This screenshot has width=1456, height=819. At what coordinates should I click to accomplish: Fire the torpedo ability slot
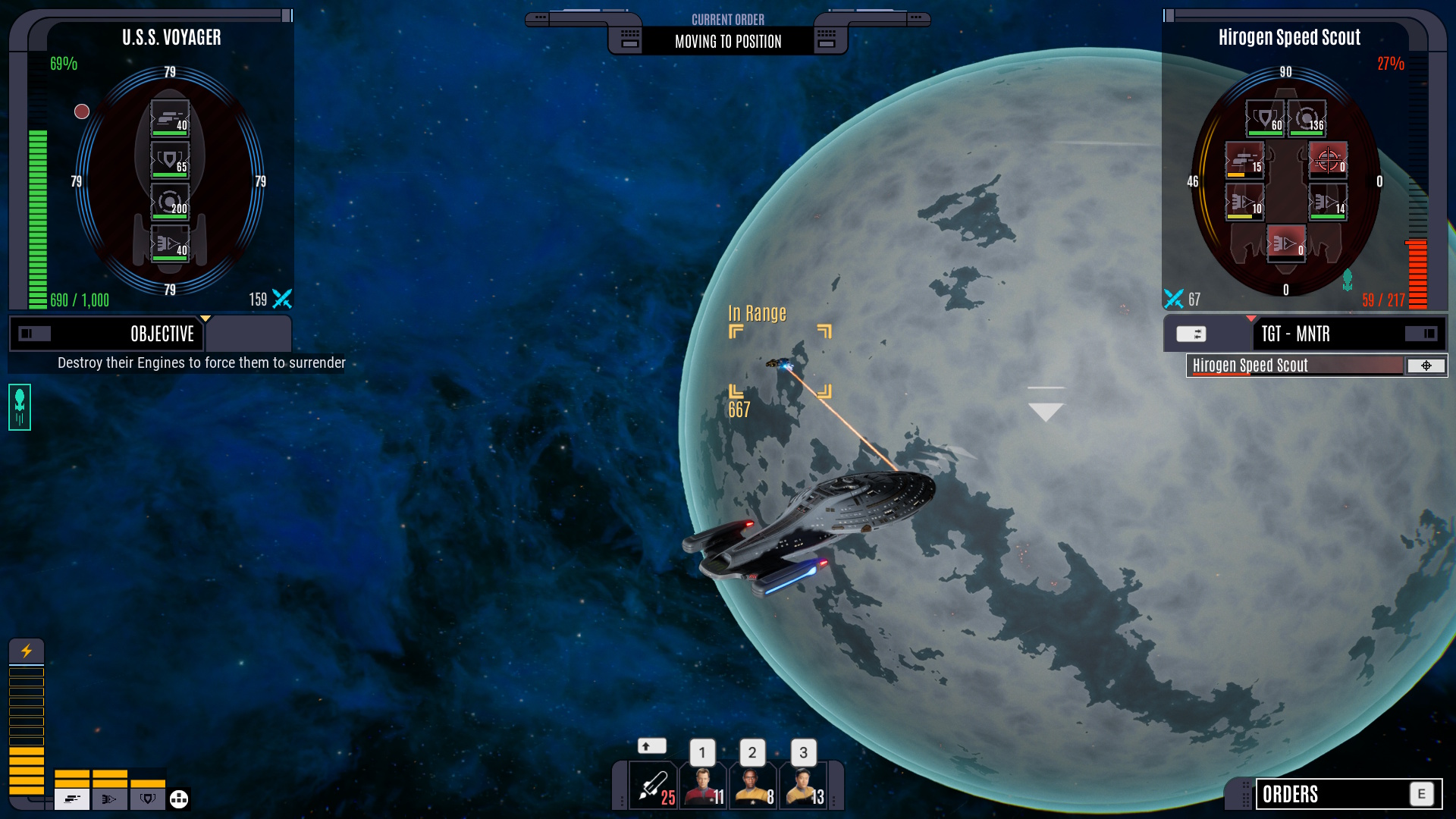(x=653, y=786)
